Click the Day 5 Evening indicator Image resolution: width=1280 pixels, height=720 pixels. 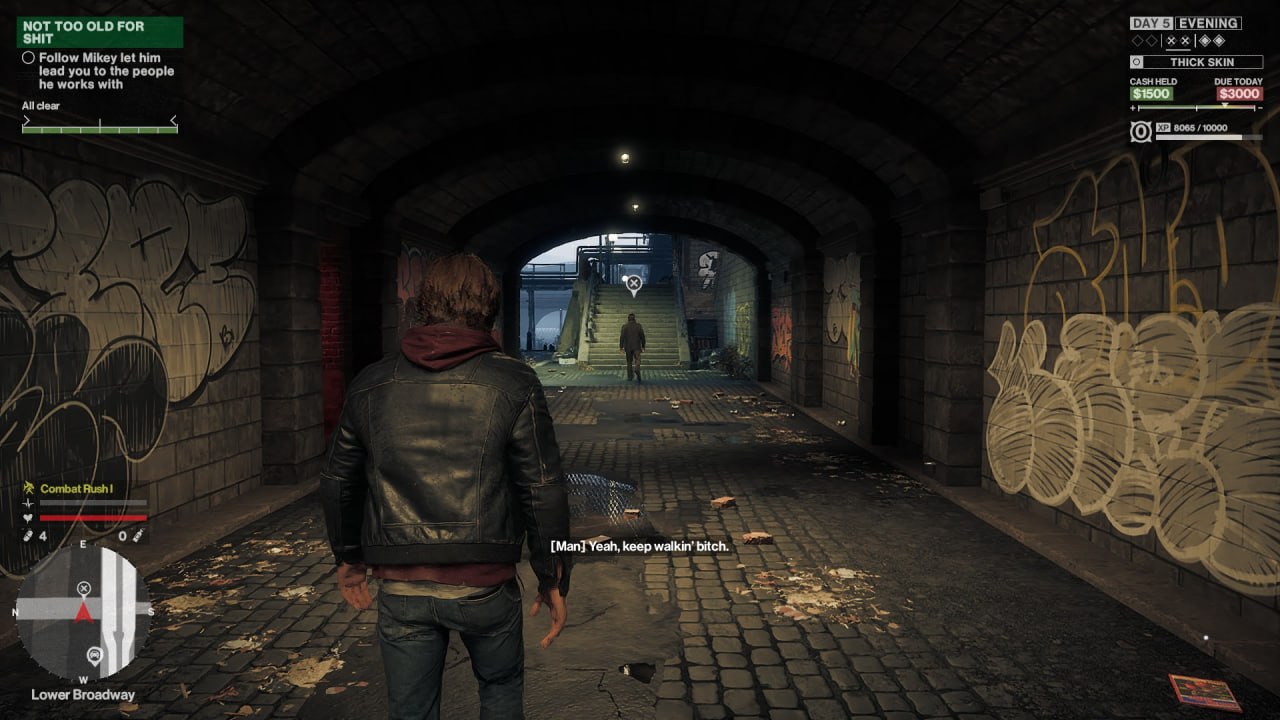coord(1185,23)
